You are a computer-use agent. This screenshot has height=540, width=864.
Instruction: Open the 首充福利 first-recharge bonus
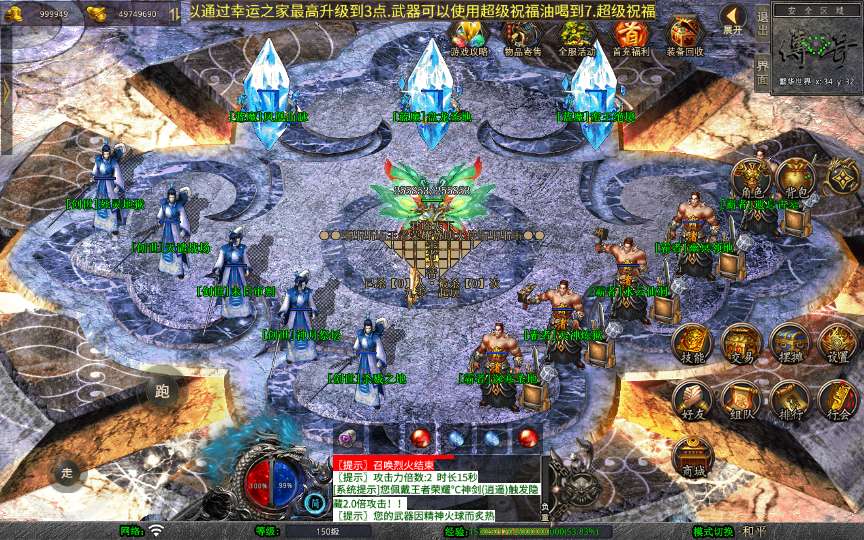tap(630, 37)
